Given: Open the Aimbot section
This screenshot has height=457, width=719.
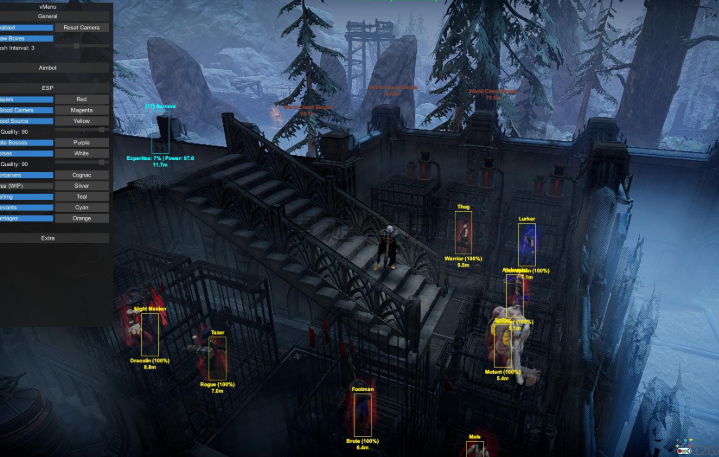Looking at the screenshot, I should point(48,68).
